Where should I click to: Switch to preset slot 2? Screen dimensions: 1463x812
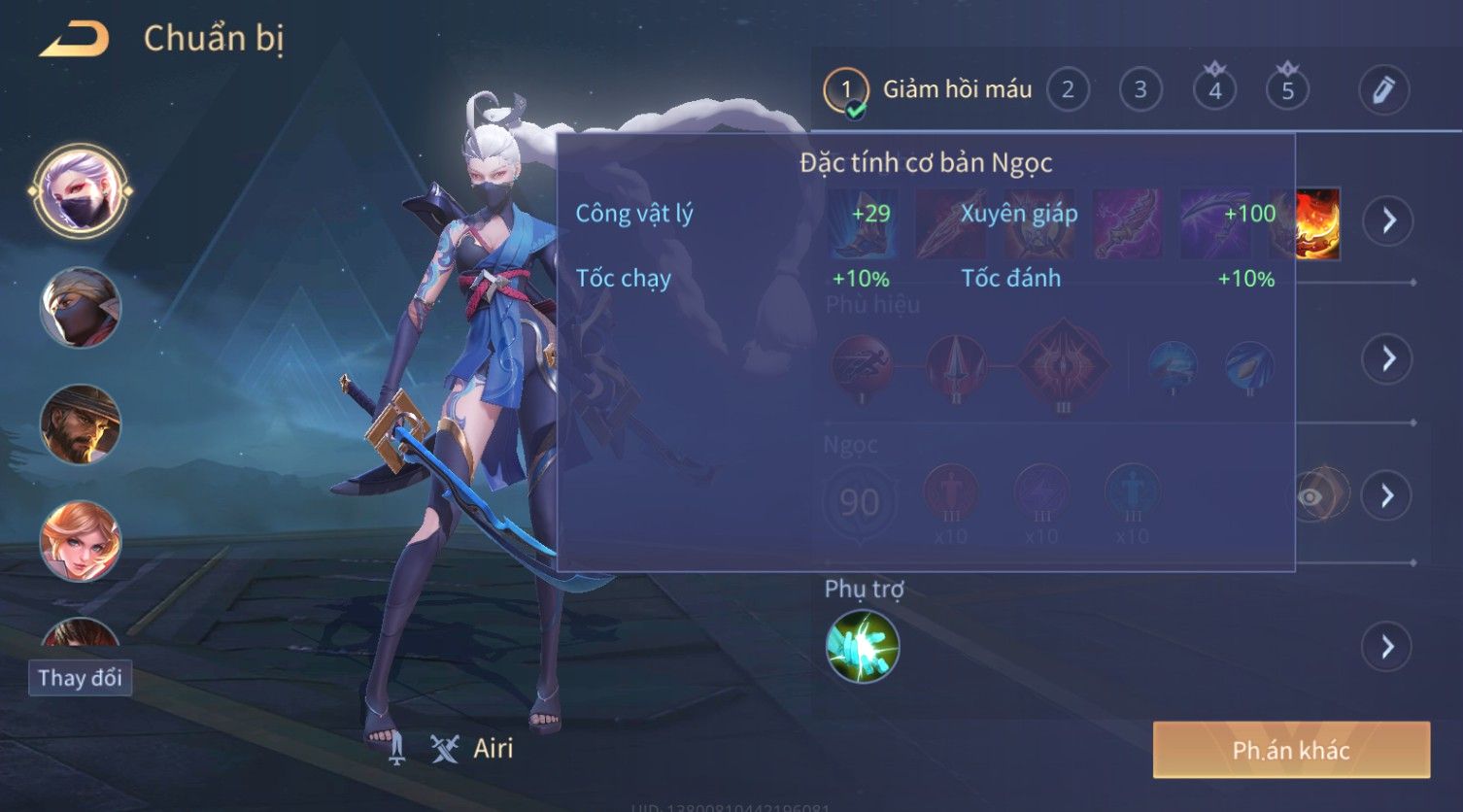coord(1068,90)
